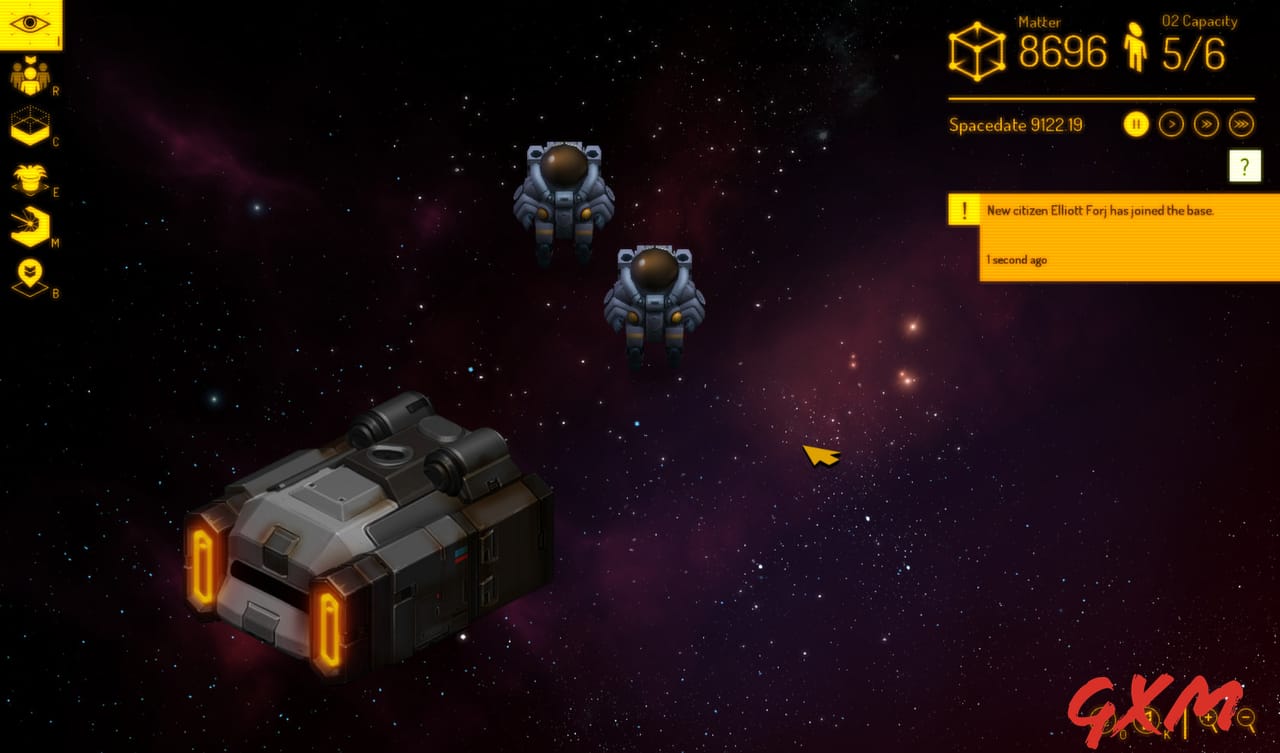Screen dimensions: 1280x753
Task: Click the exclamation mark alert icon
Action: pyautogui.click(x=964, y=210)
